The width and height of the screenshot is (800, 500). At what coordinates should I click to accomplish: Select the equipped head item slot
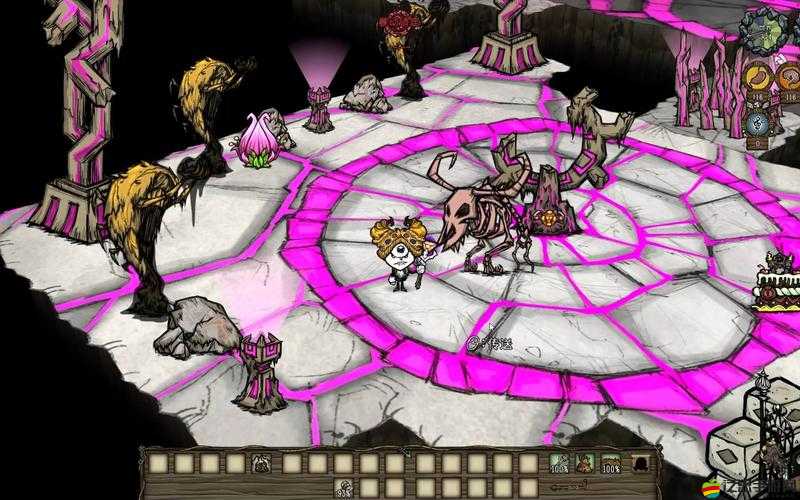coord(610,463)
